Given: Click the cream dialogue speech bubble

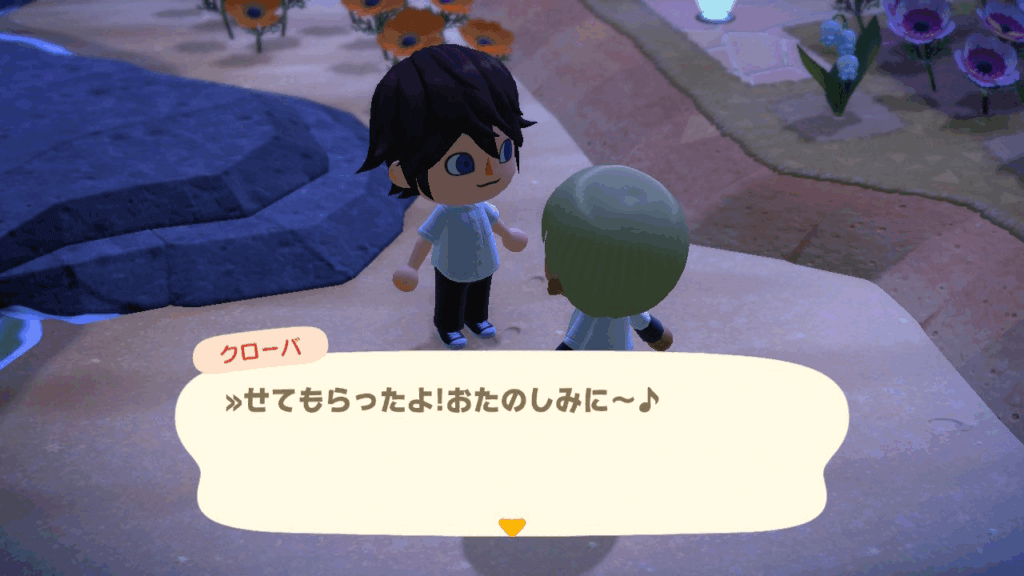Looking at the screenshot, I should point(512,450).
